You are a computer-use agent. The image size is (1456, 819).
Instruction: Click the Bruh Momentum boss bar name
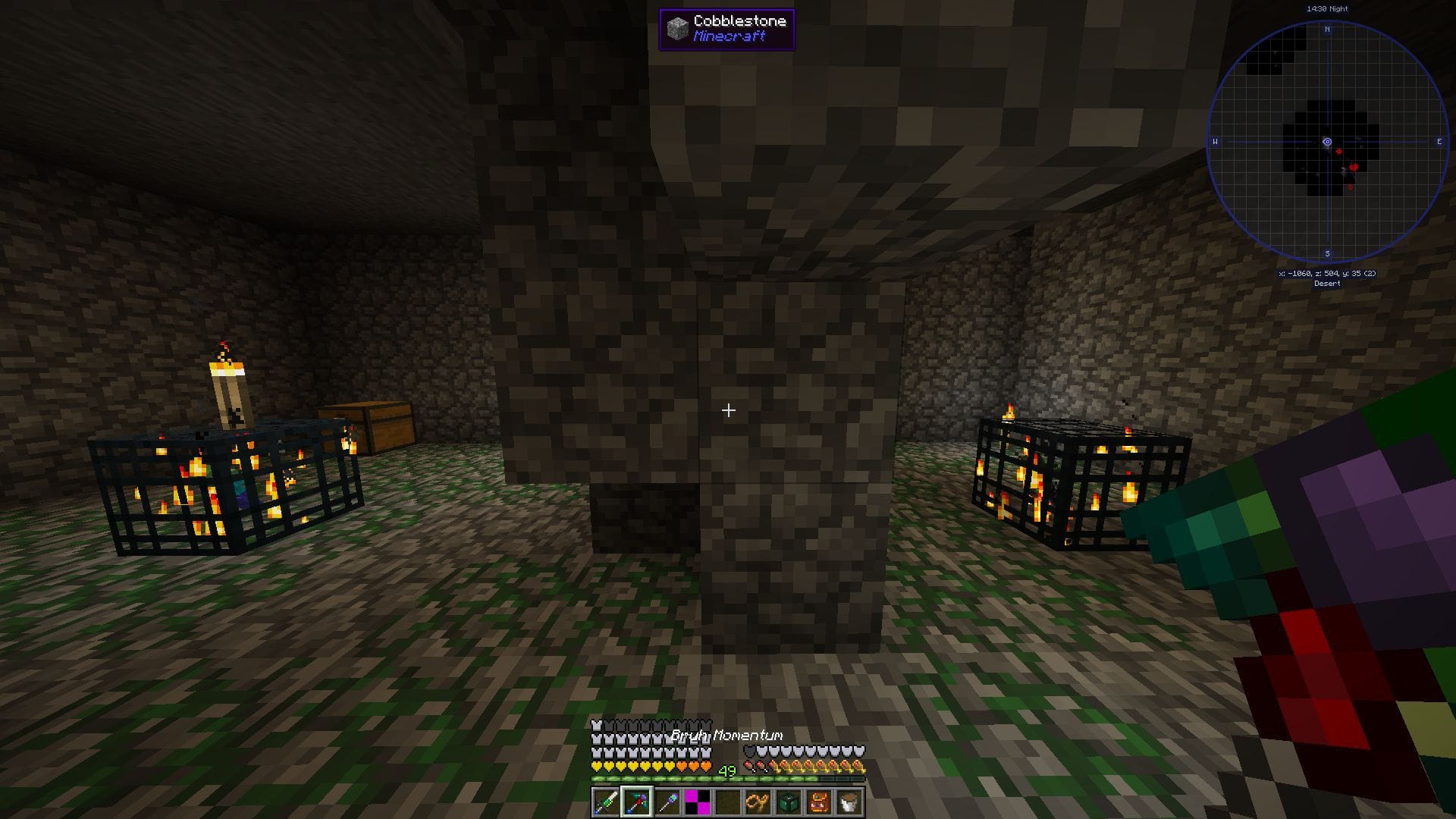pyautogui.click(x=728, y=735)
